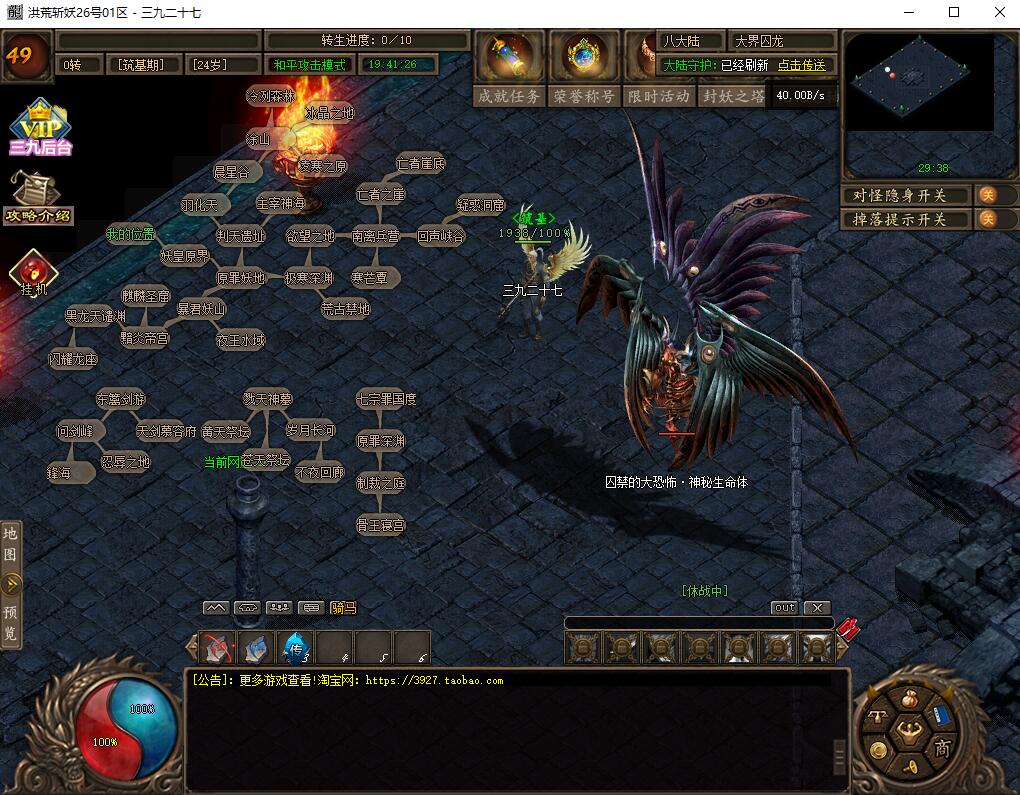
Task: Activate the 挂机 auto-battle icon
Action: coord(35,275)
